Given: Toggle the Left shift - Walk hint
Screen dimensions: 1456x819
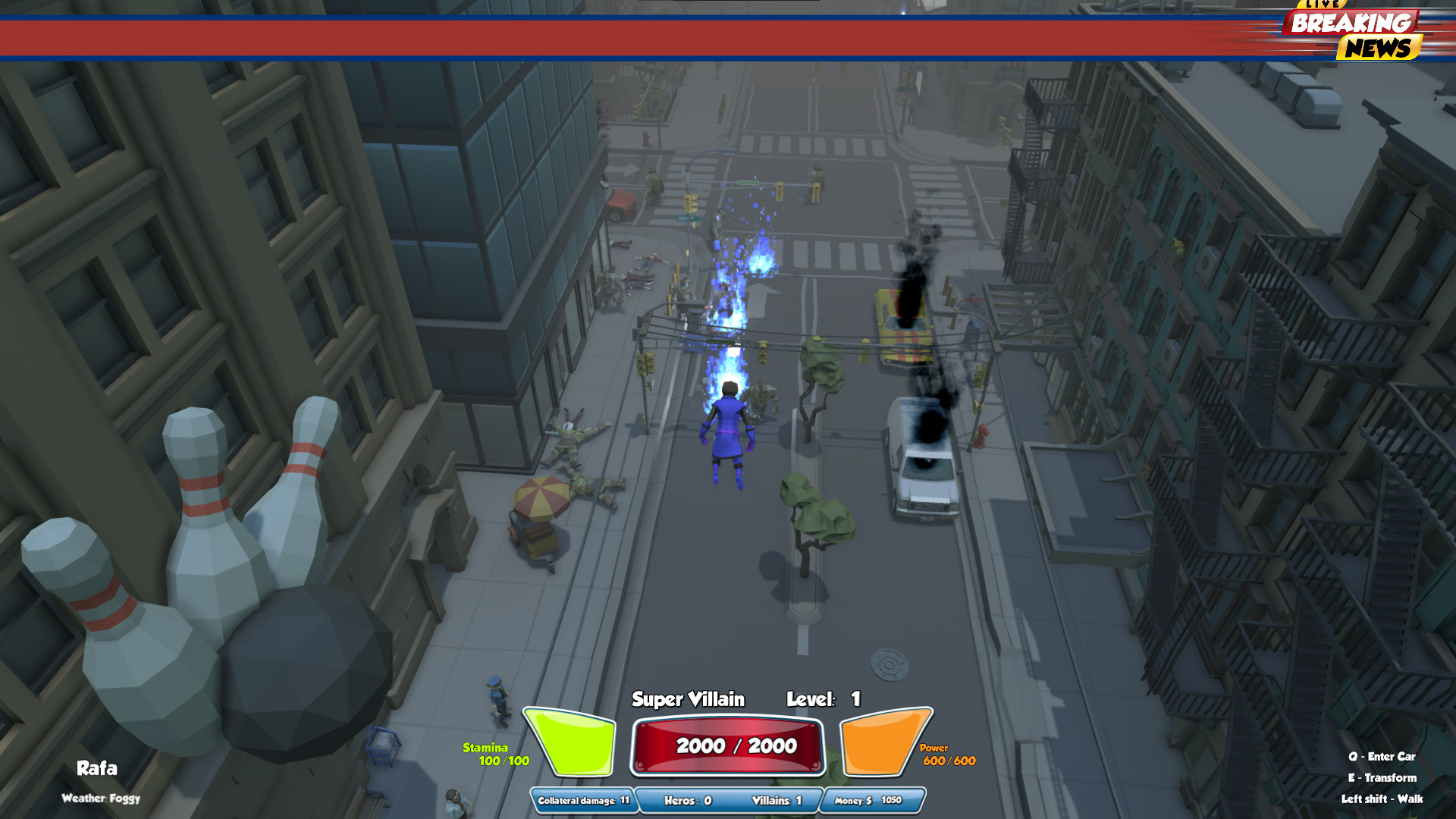Looking at the screenshot, I should (x=1383, y=799).
